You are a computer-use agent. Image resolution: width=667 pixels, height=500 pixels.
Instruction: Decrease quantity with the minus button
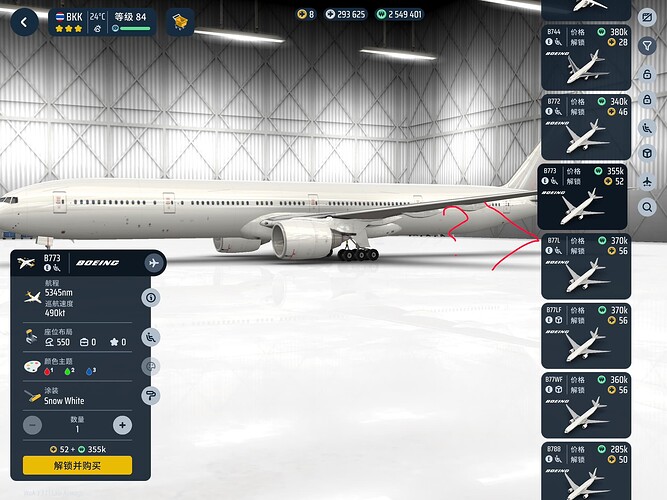pyautogui.click(x=33, y=425)
